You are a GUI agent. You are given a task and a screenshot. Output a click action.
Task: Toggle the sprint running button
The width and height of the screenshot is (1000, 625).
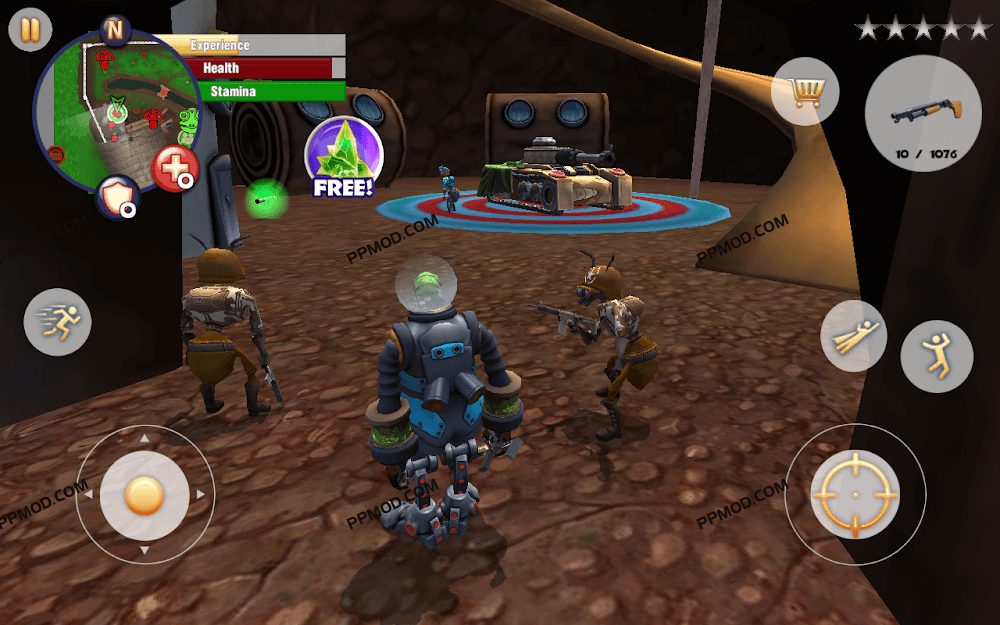[58, 322]
